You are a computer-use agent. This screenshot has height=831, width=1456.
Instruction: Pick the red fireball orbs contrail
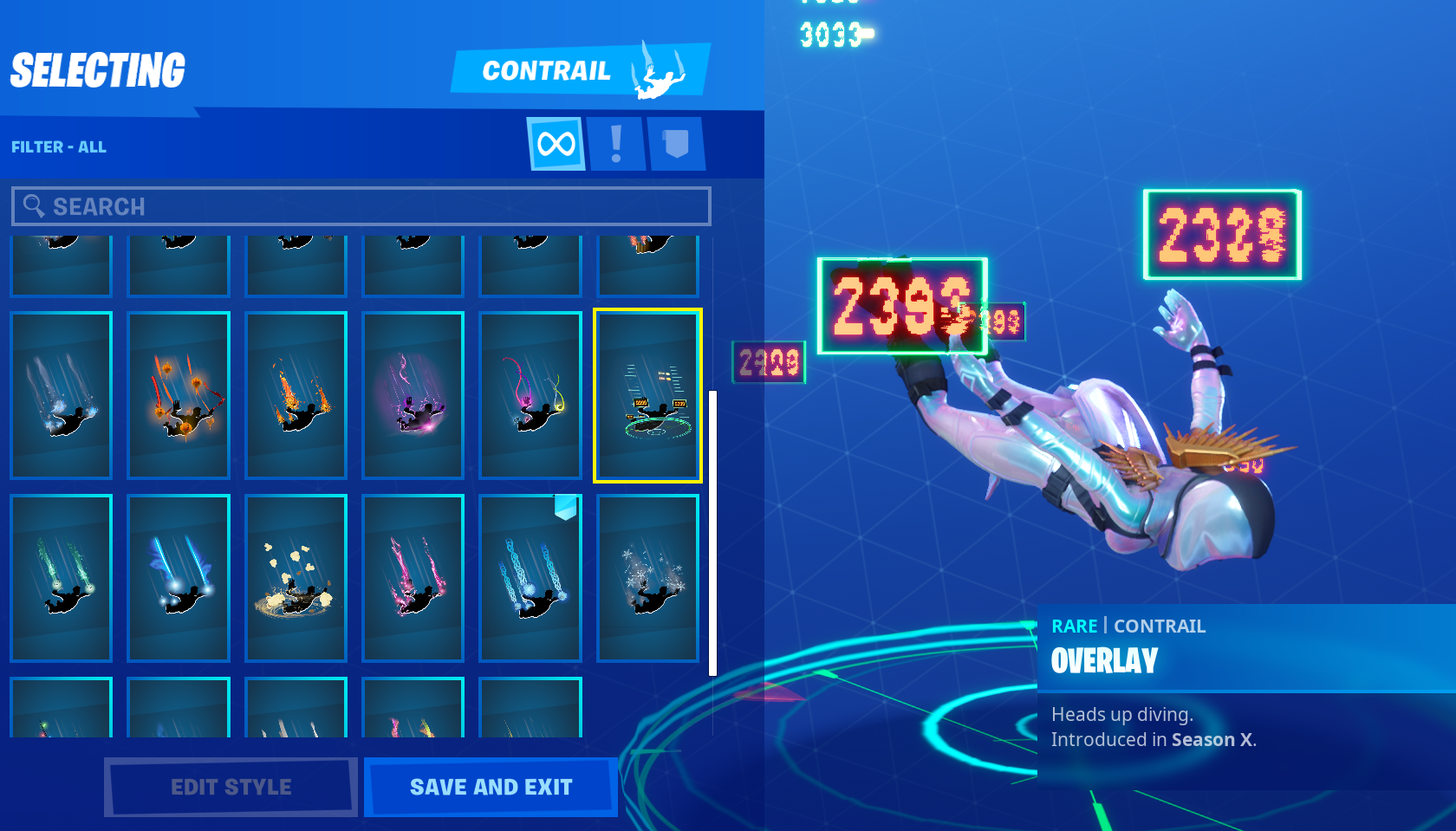179,395
